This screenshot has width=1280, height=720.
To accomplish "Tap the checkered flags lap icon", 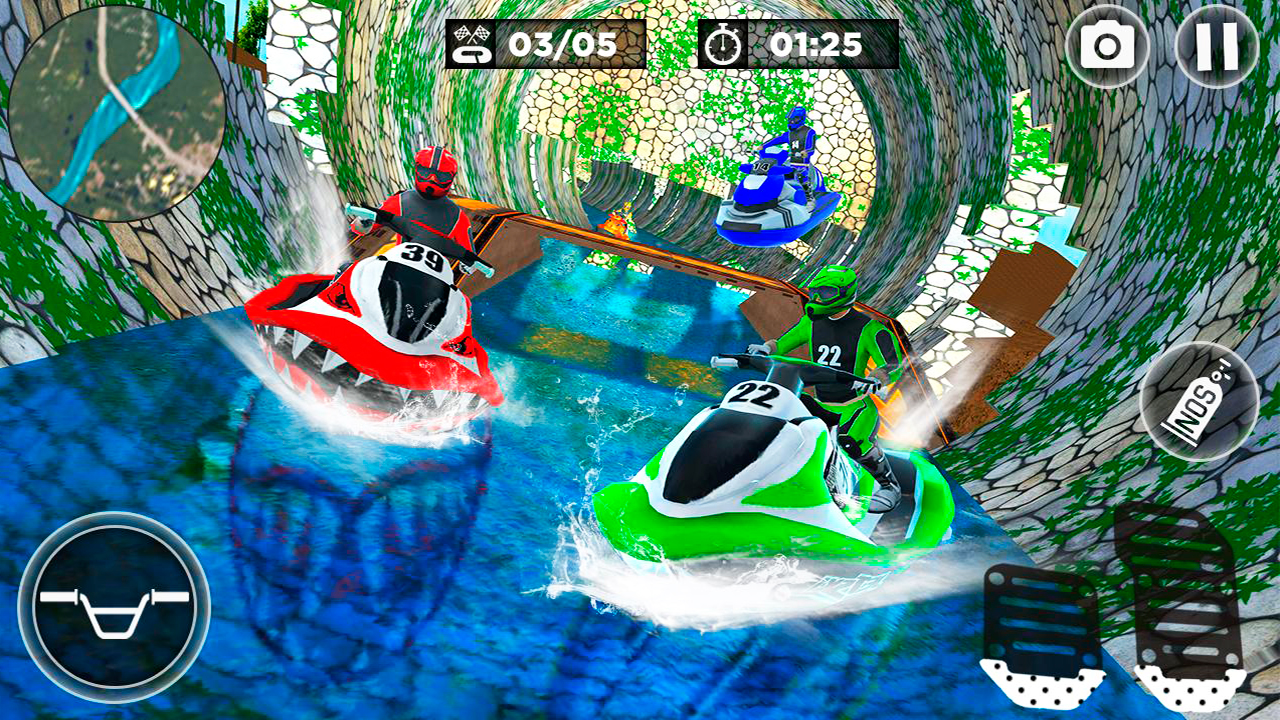I will (x=472, y=44).
